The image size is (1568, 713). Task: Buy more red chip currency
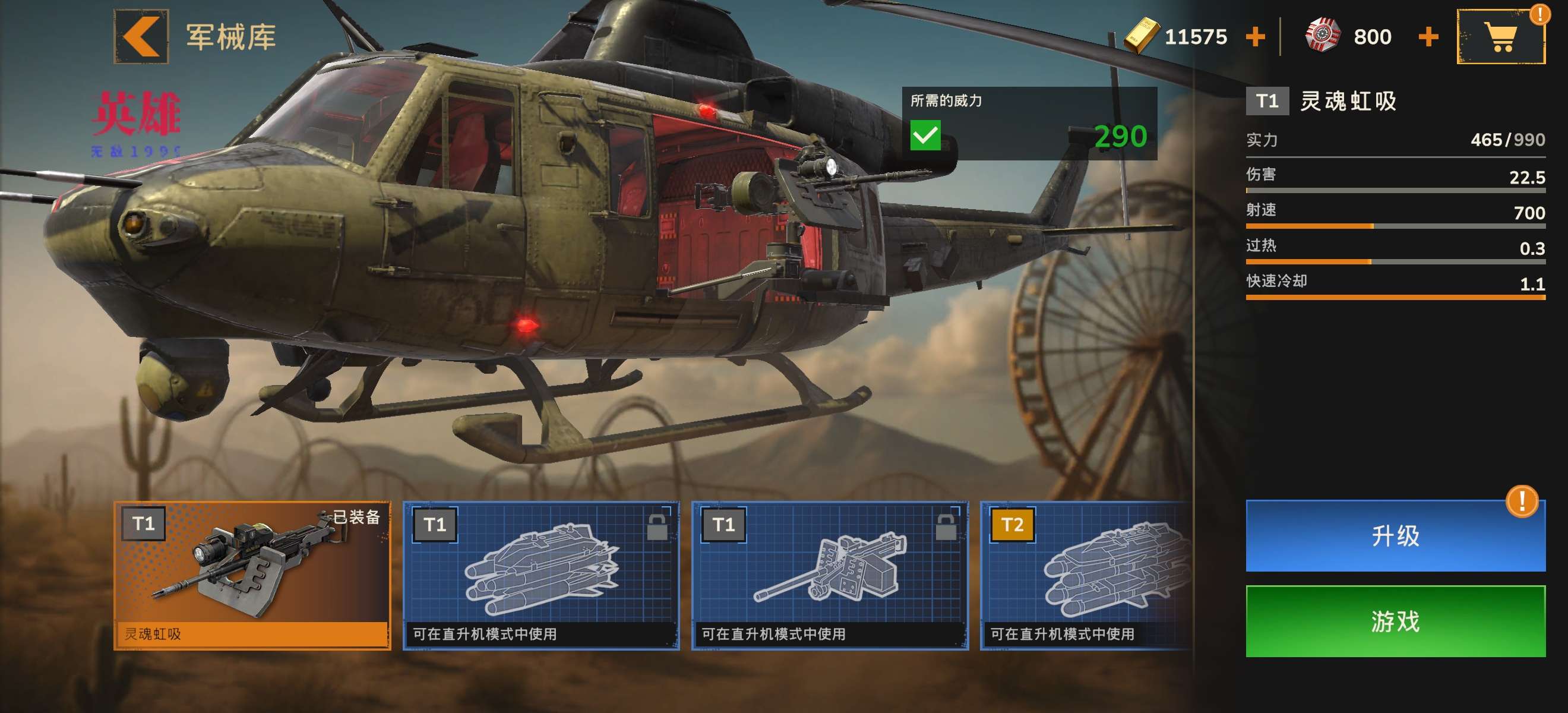[1428, 37]
